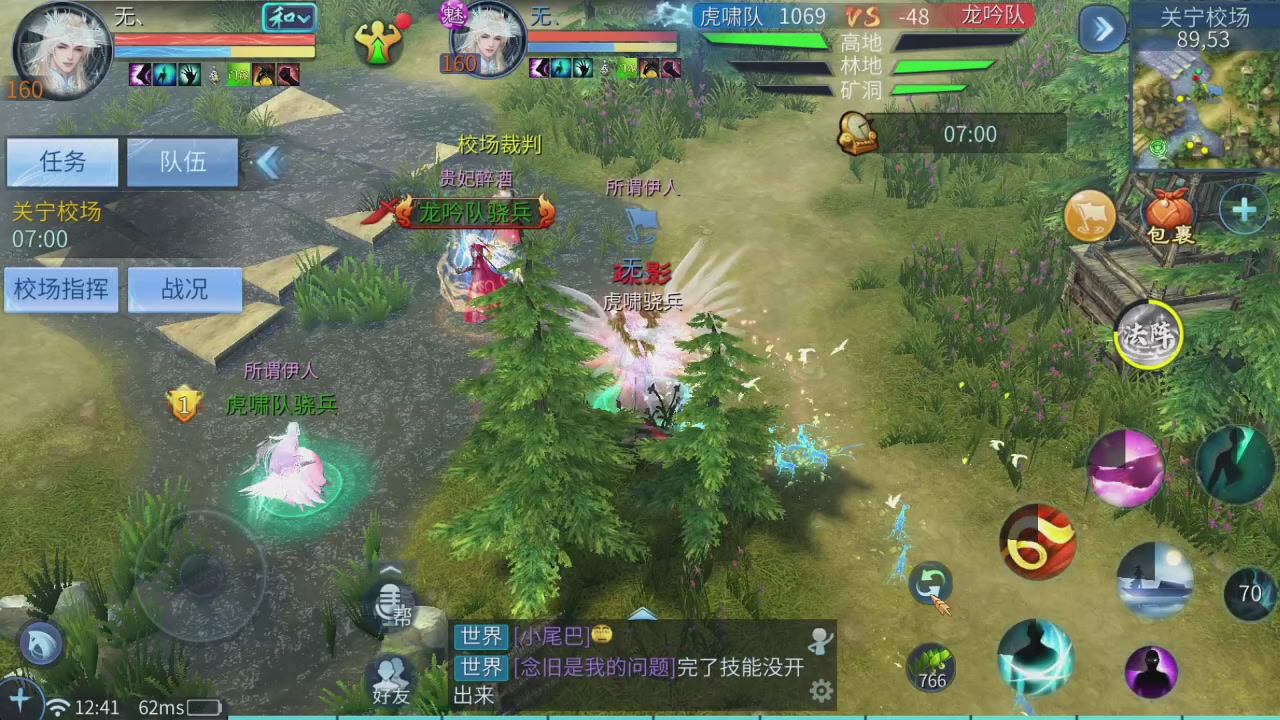This screenshot has width=1280, height=720.
Task: Open the 帮 guild panel icon
Action: point(390,600)
